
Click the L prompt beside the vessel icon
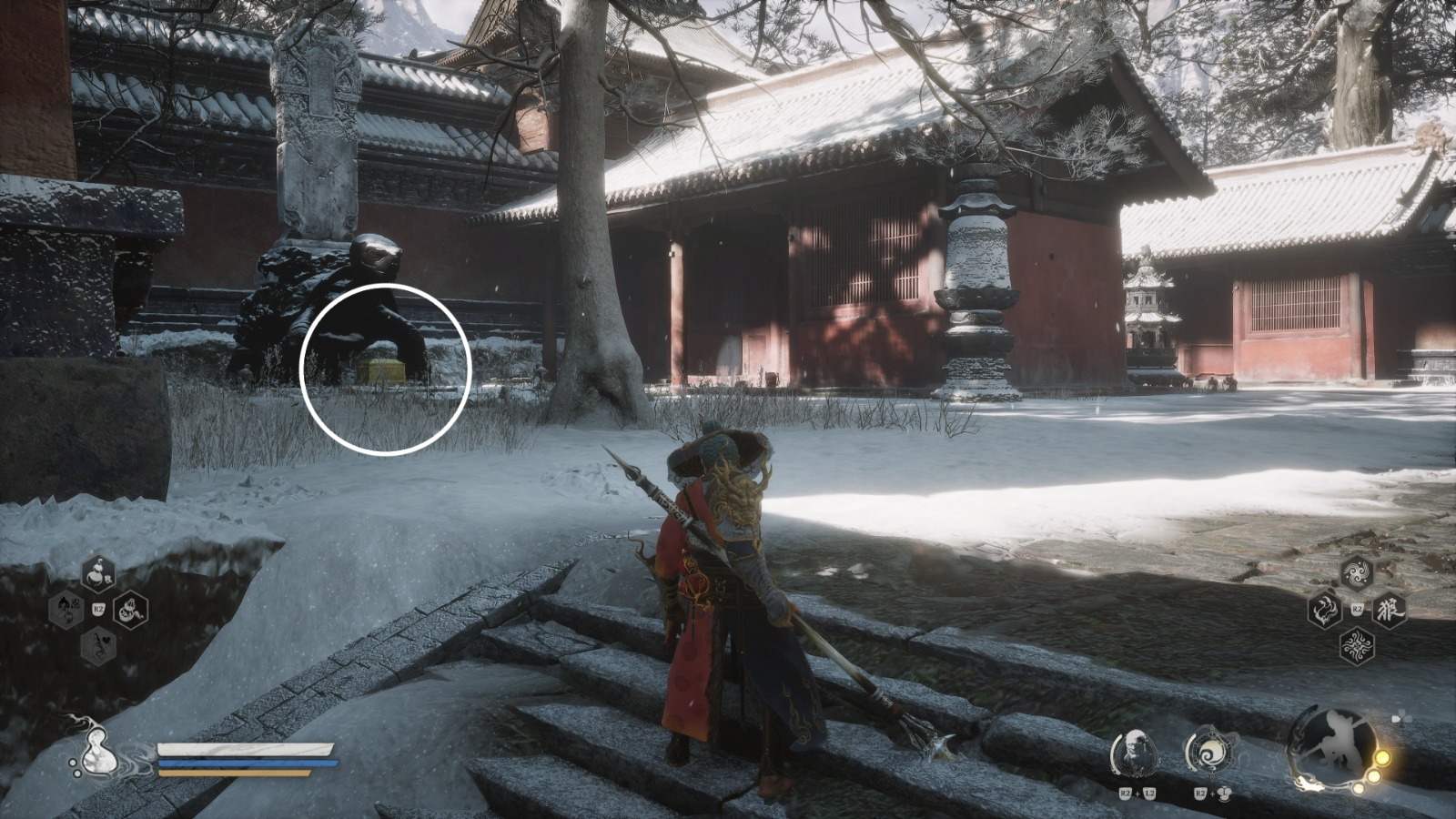1224,793
